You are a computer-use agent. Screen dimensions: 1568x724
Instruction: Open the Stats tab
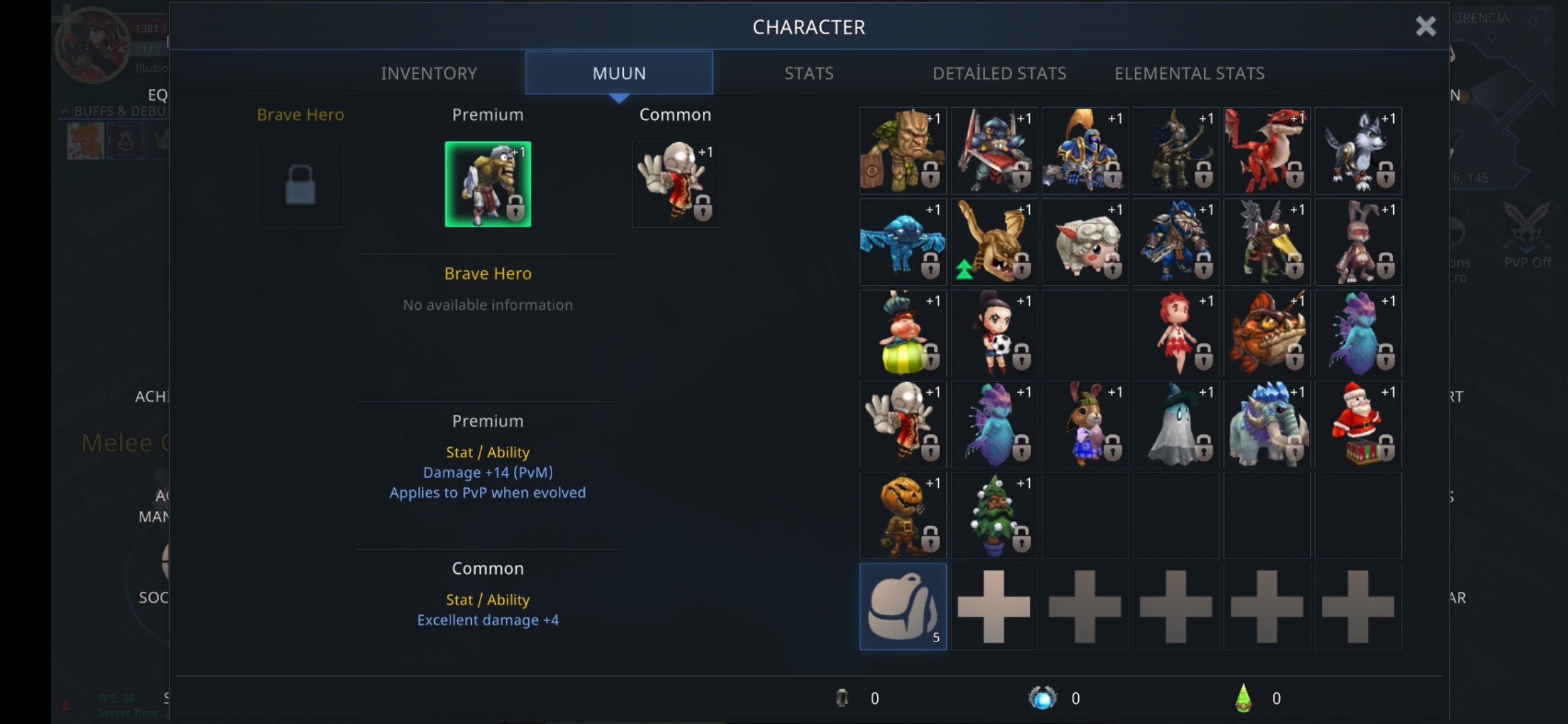[x=809, y=73]
